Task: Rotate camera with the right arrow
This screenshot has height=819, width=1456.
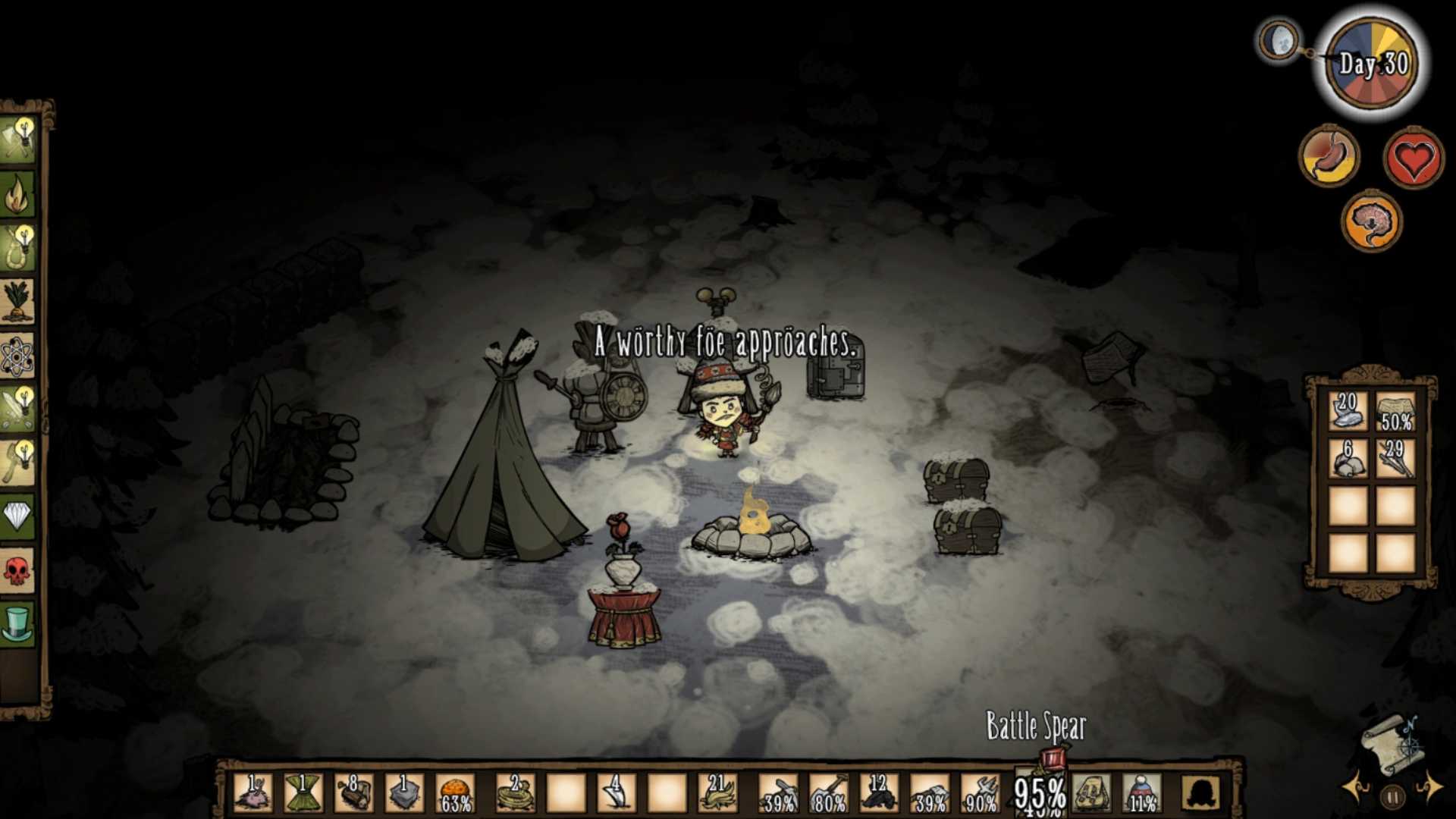Action: (x=1432, y=787)
